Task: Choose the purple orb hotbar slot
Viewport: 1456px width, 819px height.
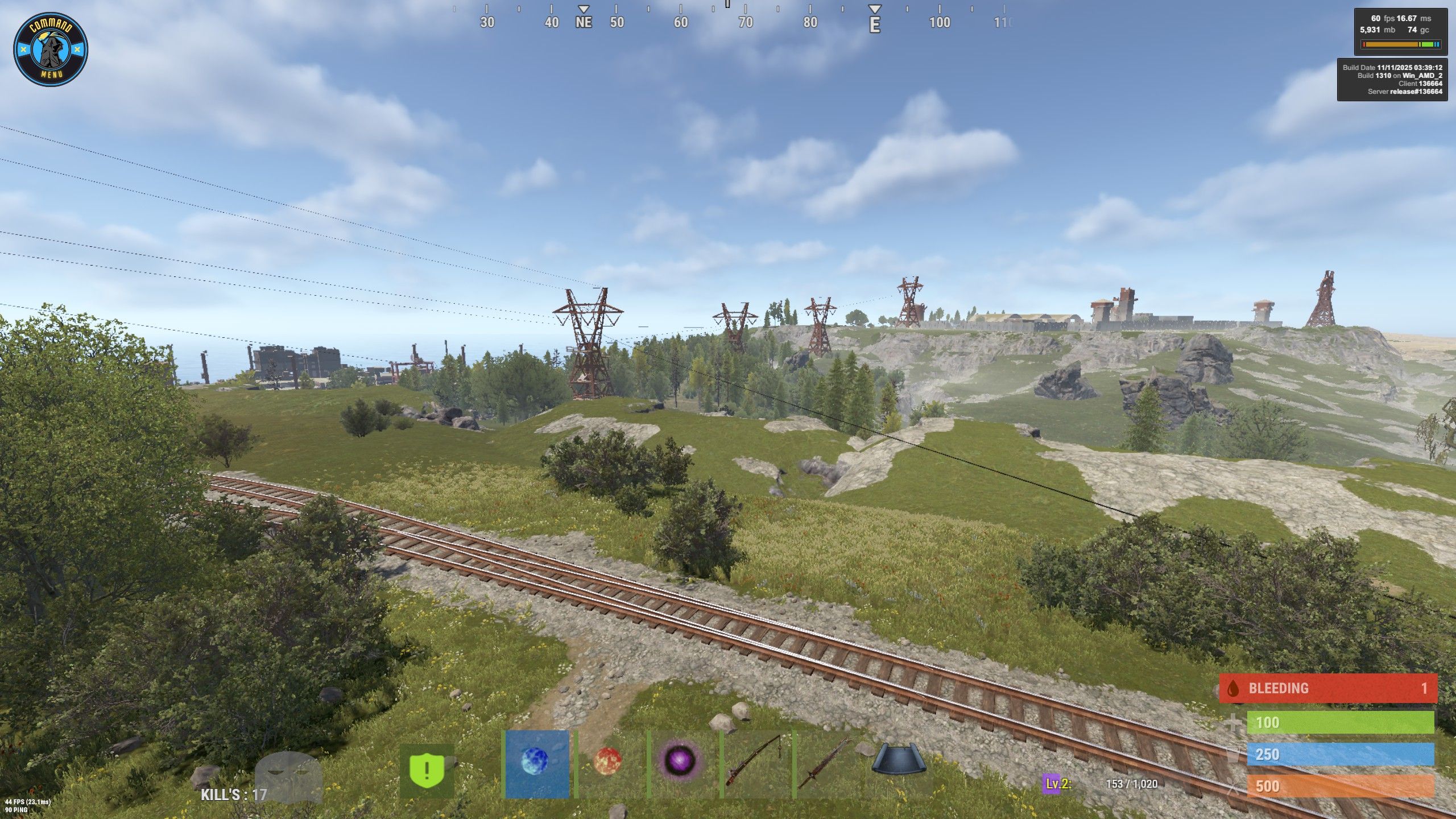Action: tap(680, 762)
